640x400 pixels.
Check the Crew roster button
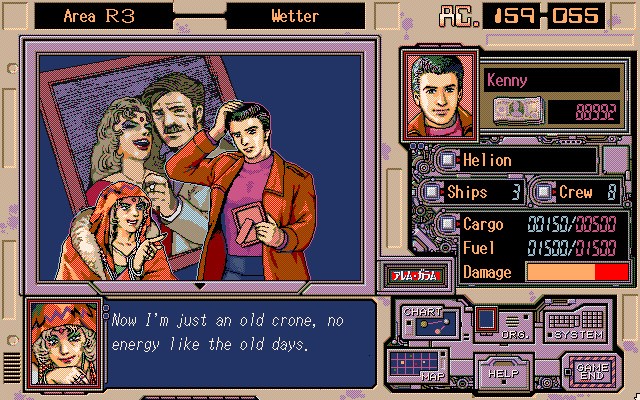(543, 191)
